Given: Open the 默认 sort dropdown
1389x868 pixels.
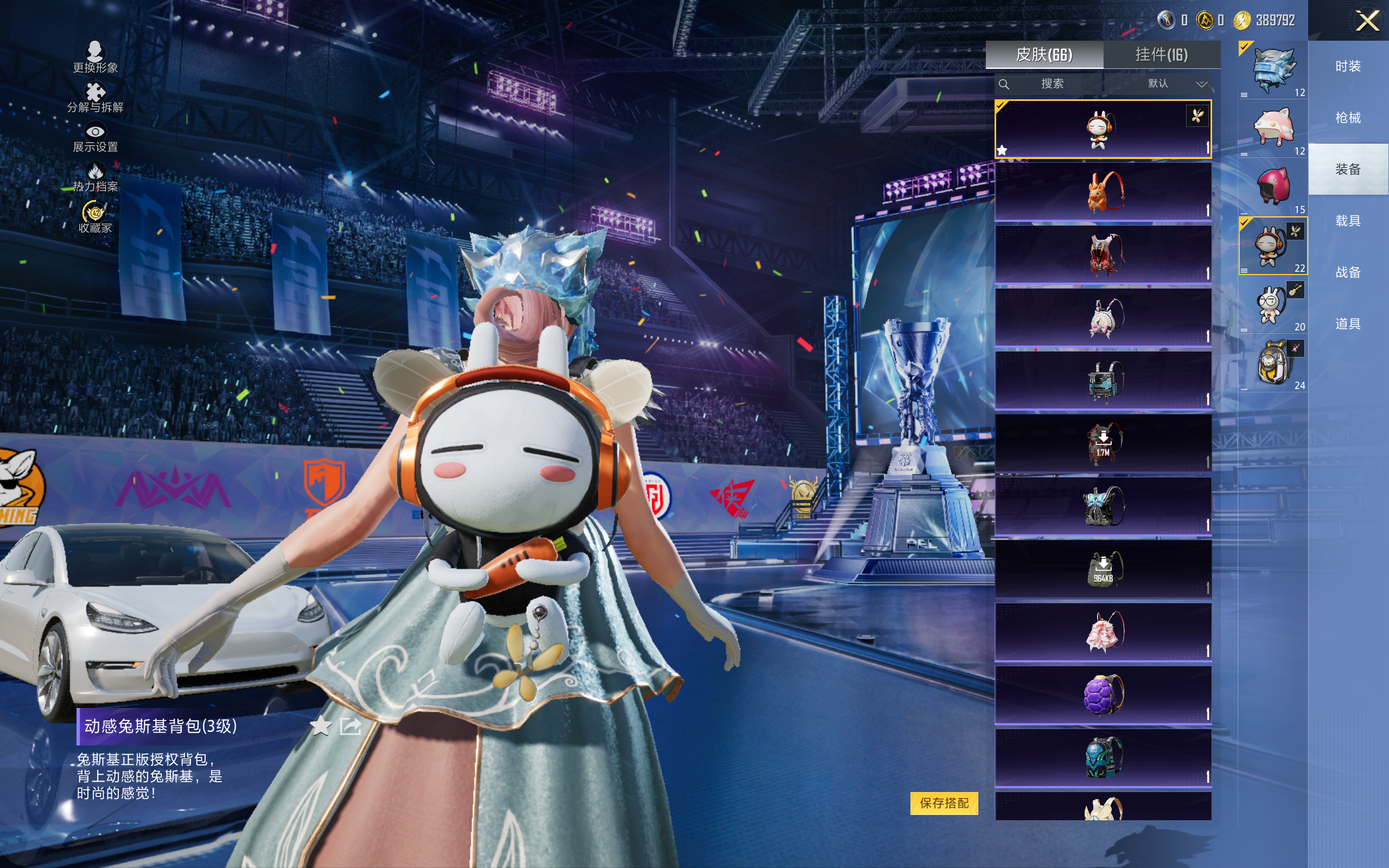Looking at the screenshot, I should [x=1177, y=84].
